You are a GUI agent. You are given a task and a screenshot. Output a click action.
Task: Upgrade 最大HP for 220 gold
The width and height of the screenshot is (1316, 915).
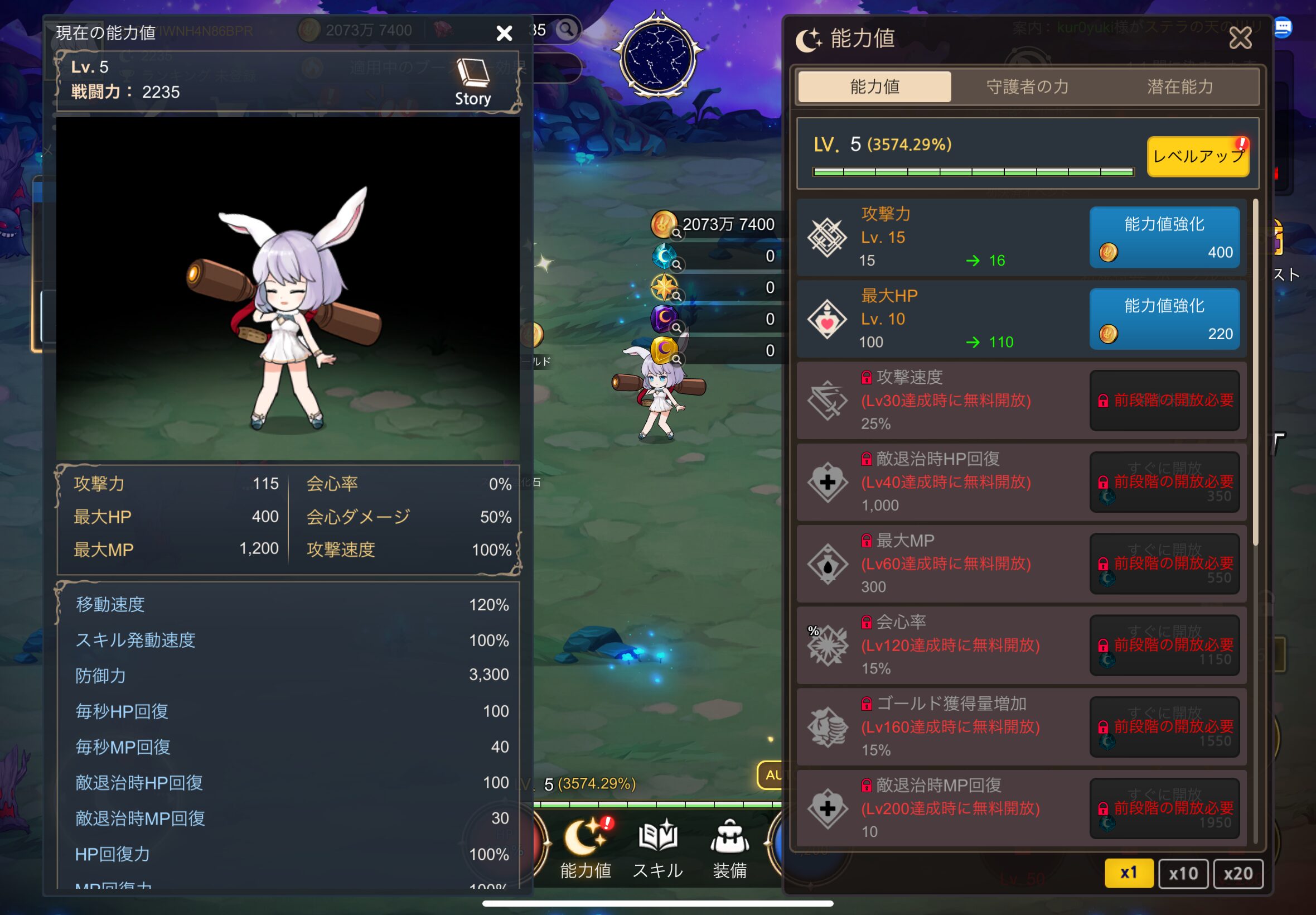[x=1164, y=319]
